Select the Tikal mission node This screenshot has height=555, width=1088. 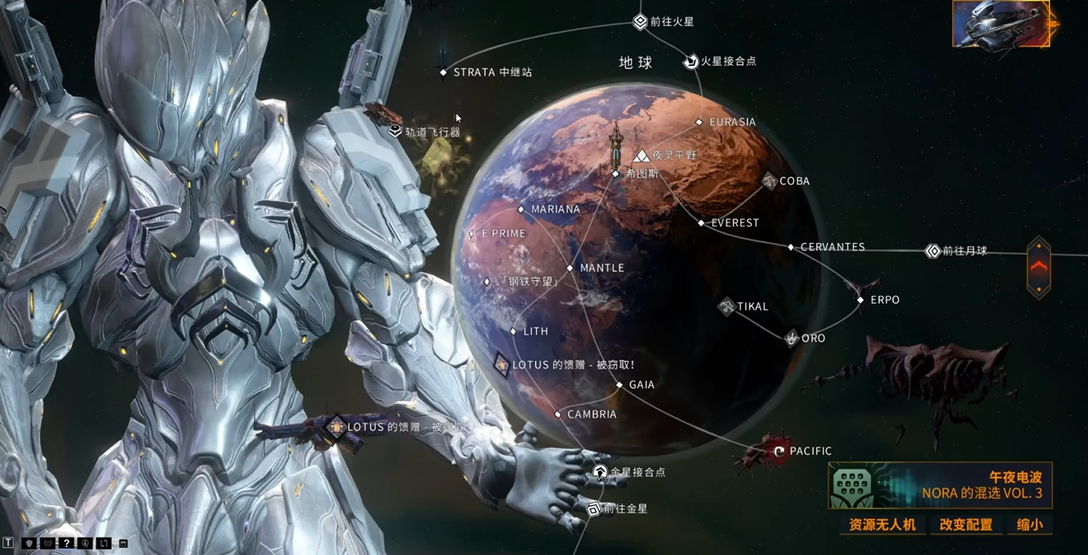[727, 306]
